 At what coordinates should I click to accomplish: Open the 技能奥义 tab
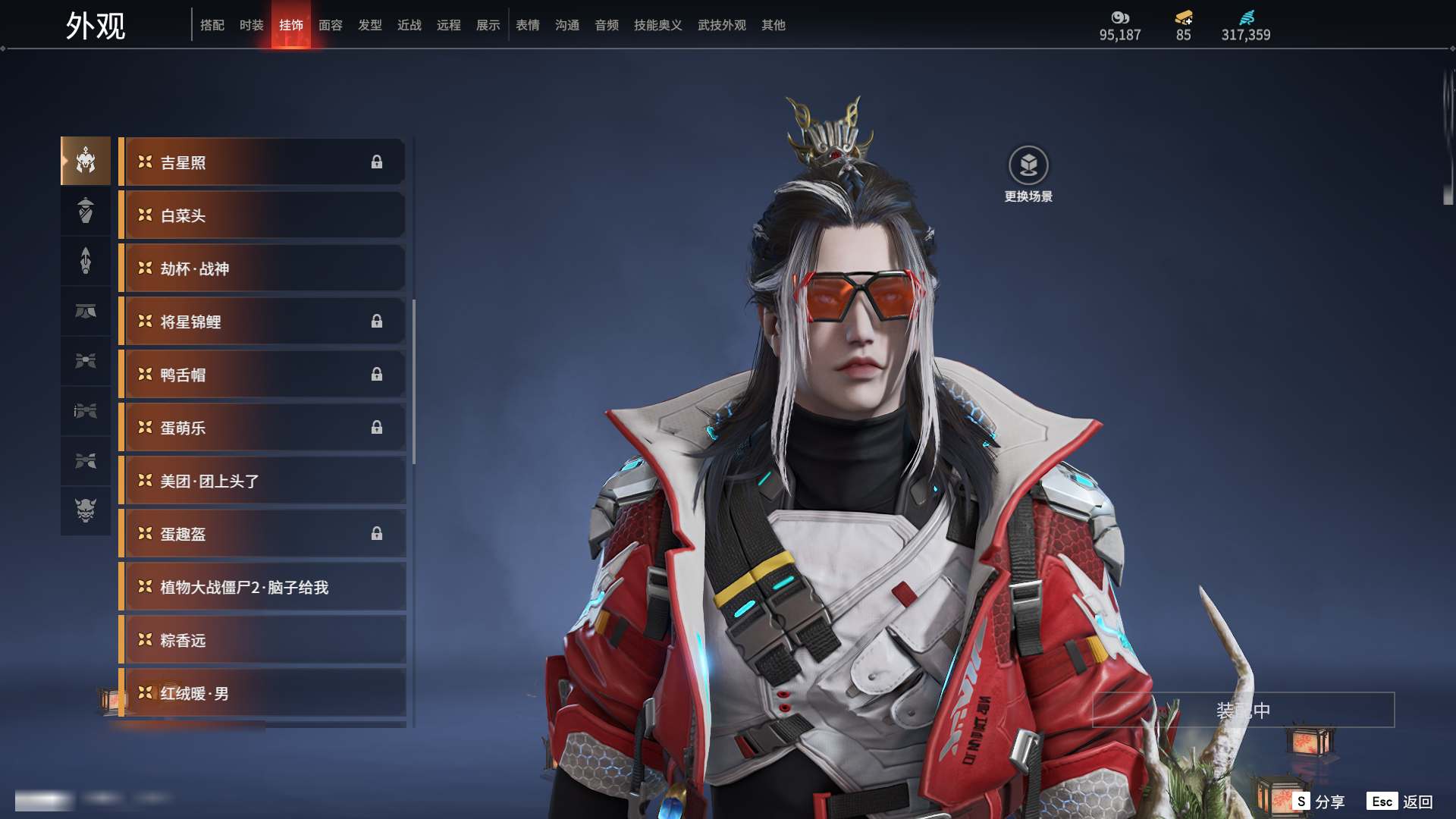click(658, 25)
